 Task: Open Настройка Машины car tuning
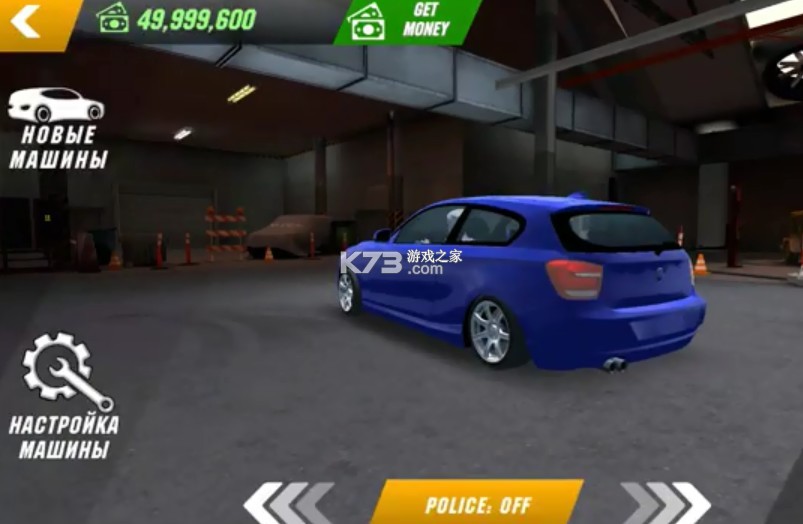point(64,397)
